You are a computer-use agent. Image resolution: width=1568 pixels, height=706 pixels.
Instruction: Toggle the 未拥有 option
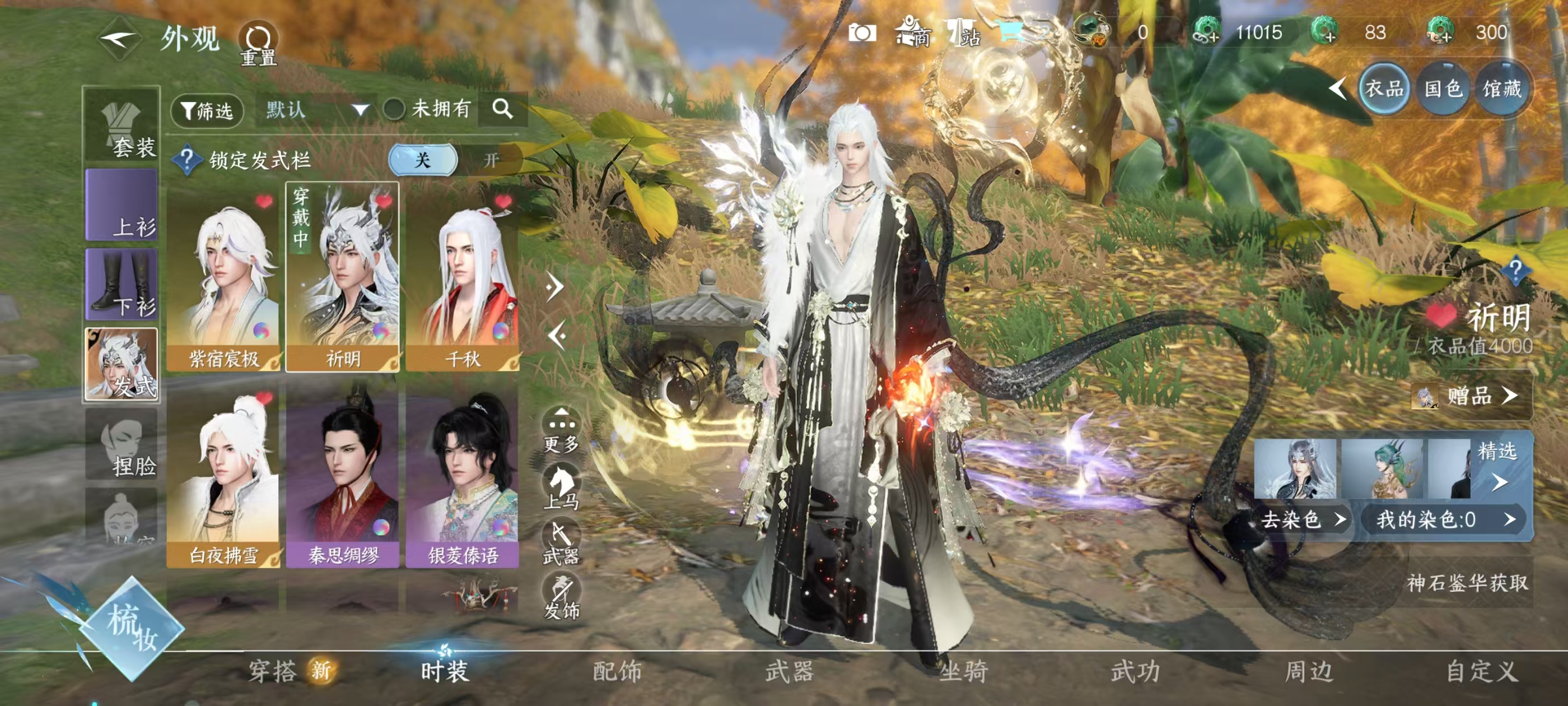point(394,110)
